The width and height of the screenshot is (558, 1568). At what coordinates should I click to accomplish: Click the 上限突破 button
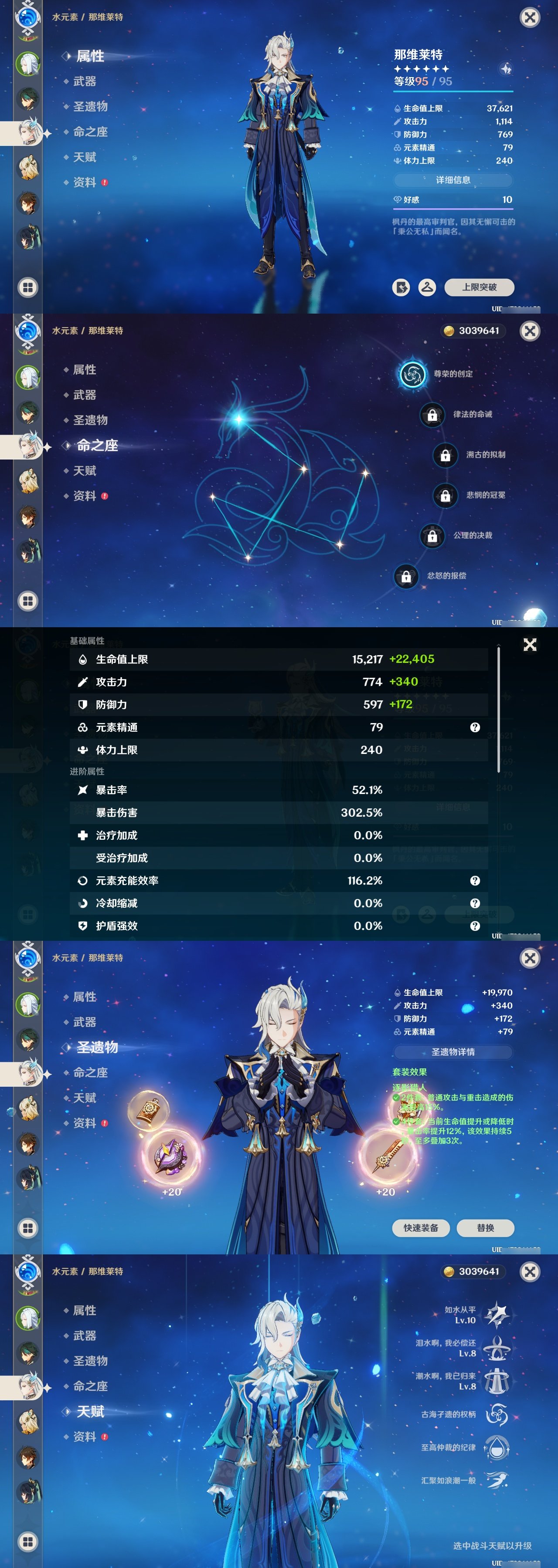[480, 287]
